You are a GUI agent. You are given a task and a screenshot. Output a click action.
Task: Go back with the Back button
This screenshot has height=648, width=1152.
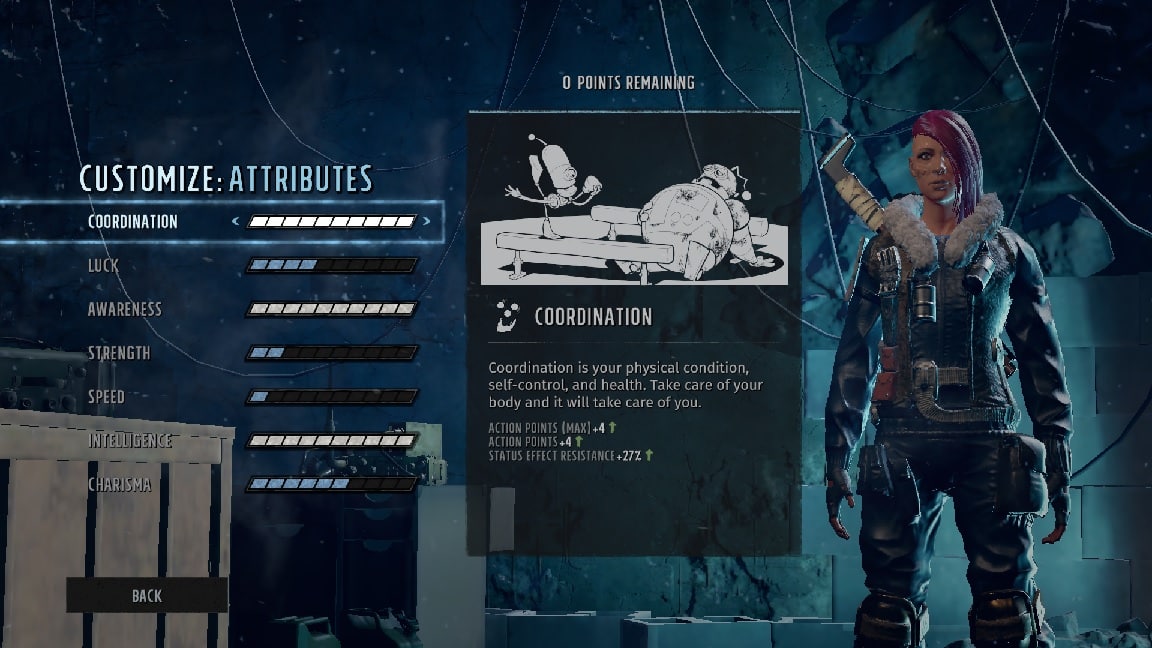146,595
